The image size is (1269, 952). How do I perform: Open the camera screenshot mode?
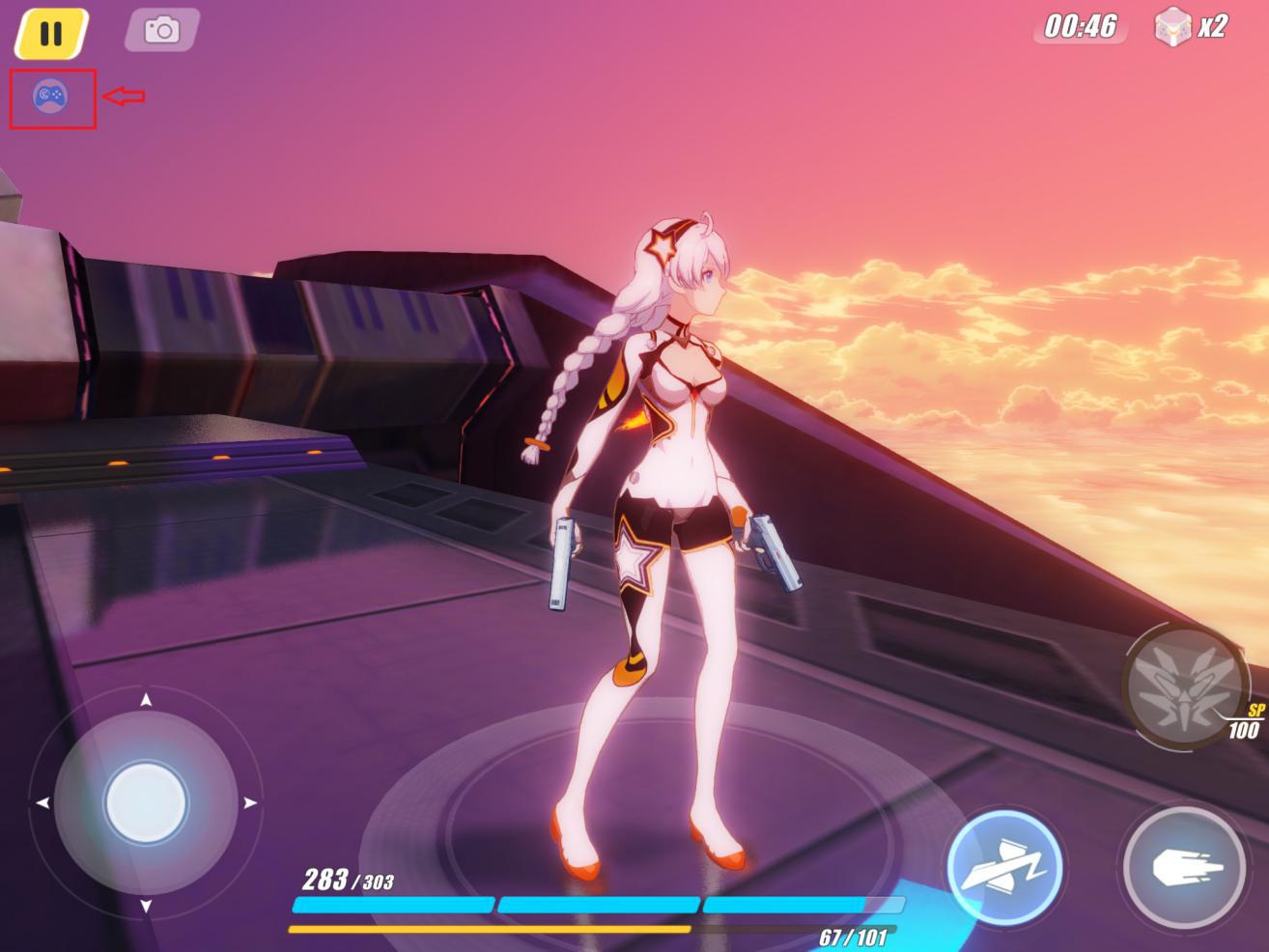162,31
